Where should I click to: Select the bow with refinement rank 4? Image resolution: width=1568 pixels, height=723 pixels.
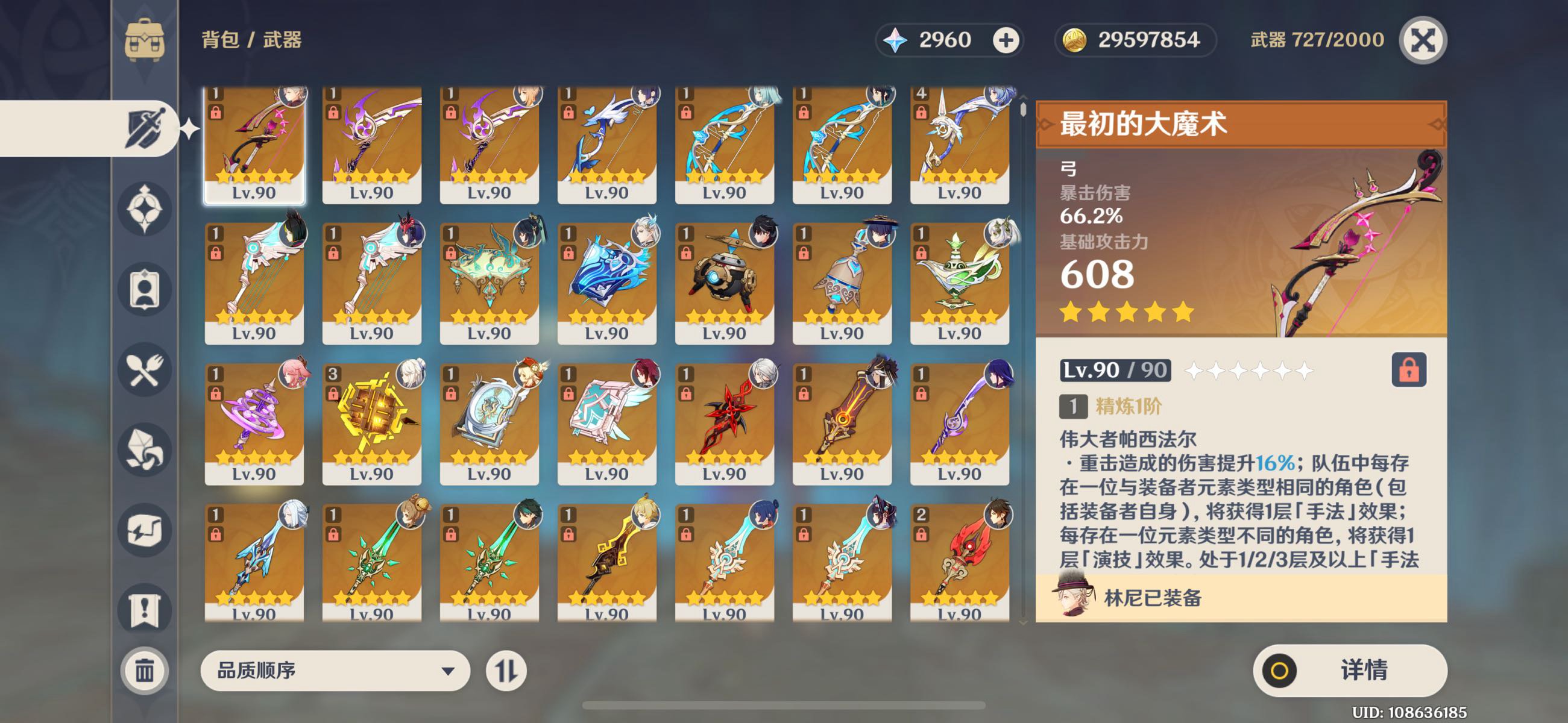click(x=959, y=143)
